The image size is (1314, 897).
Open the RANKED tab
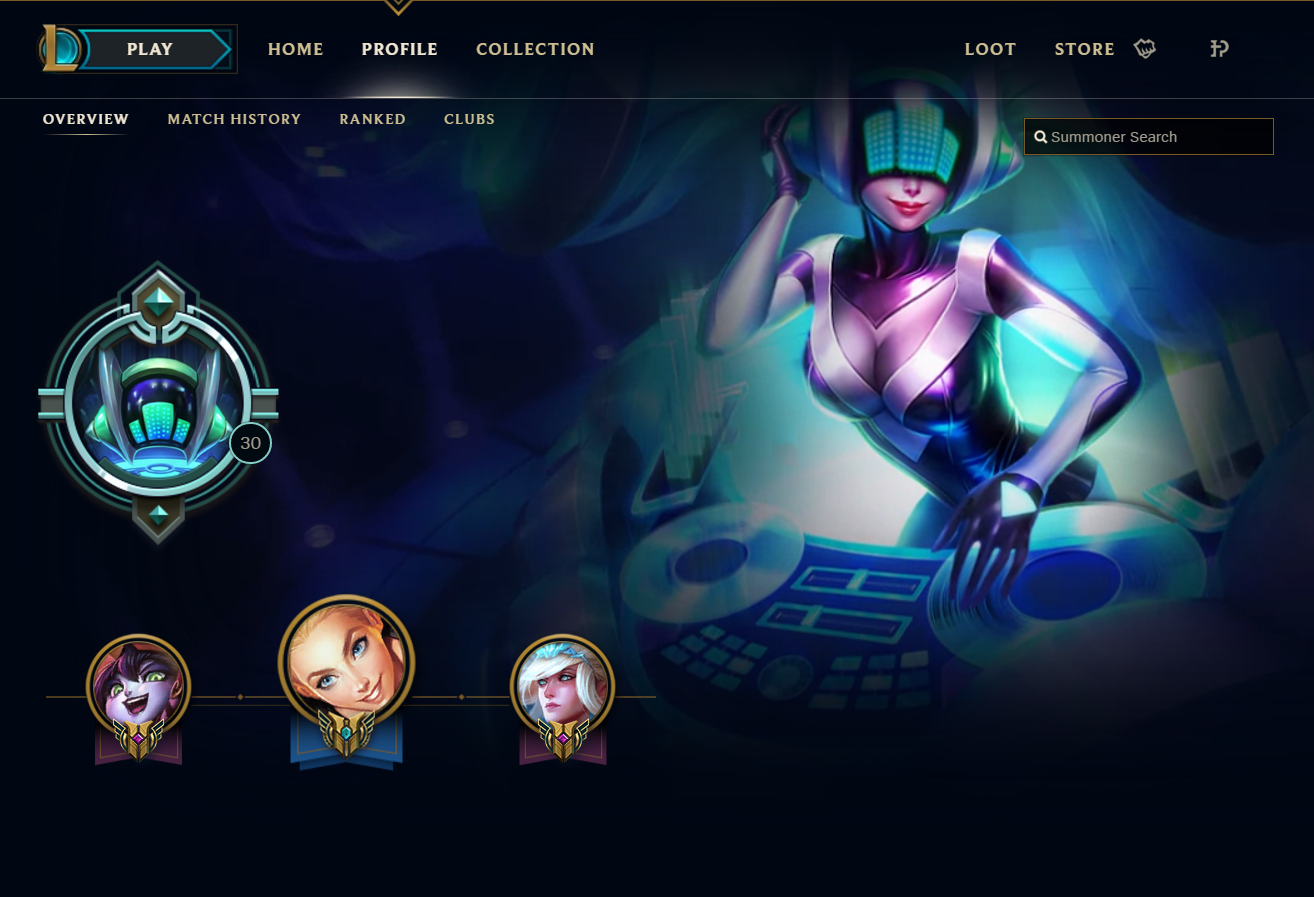tap(372, 119)
